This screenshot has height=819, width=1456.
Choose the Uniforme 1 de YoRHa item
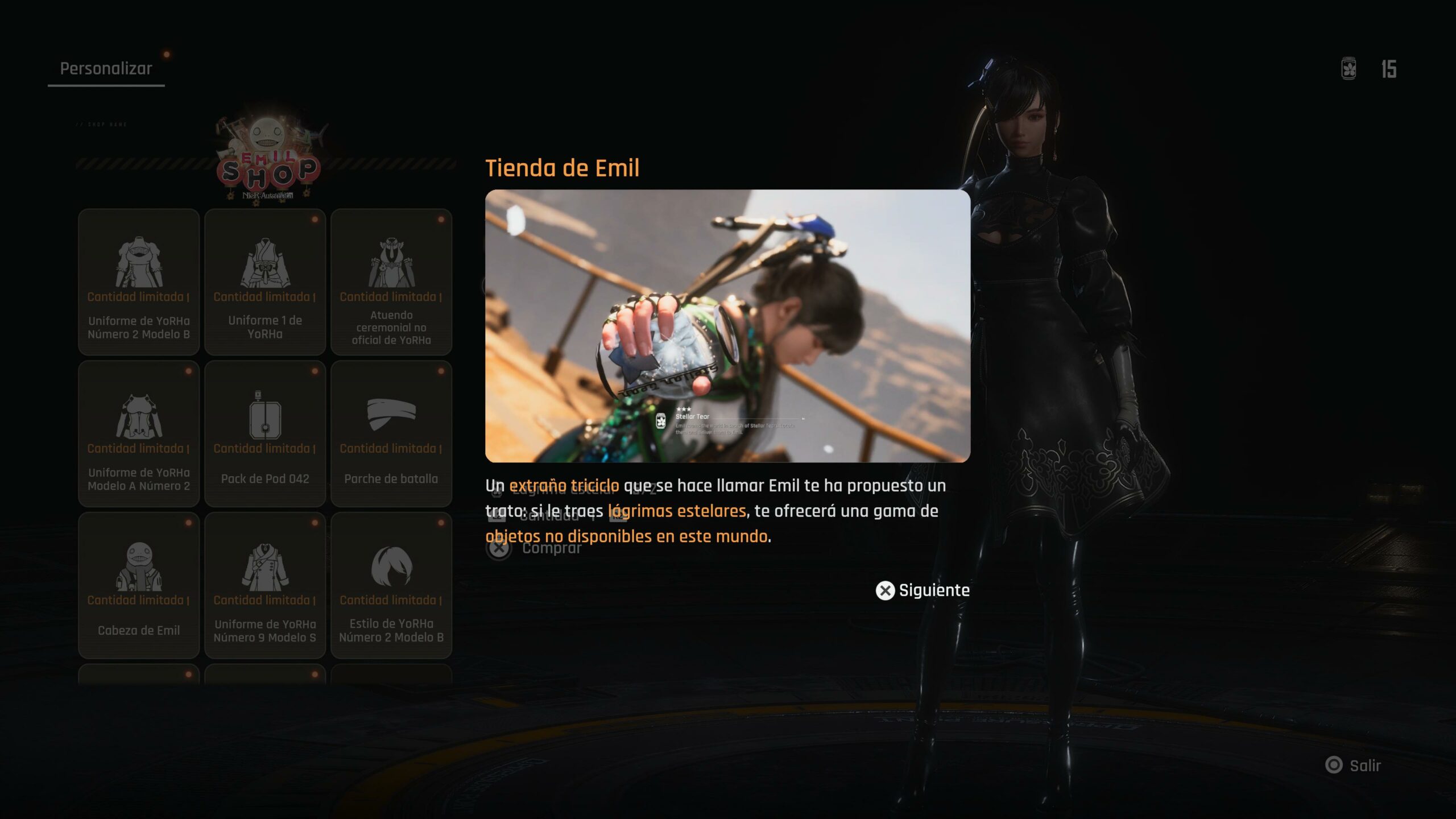265,282
